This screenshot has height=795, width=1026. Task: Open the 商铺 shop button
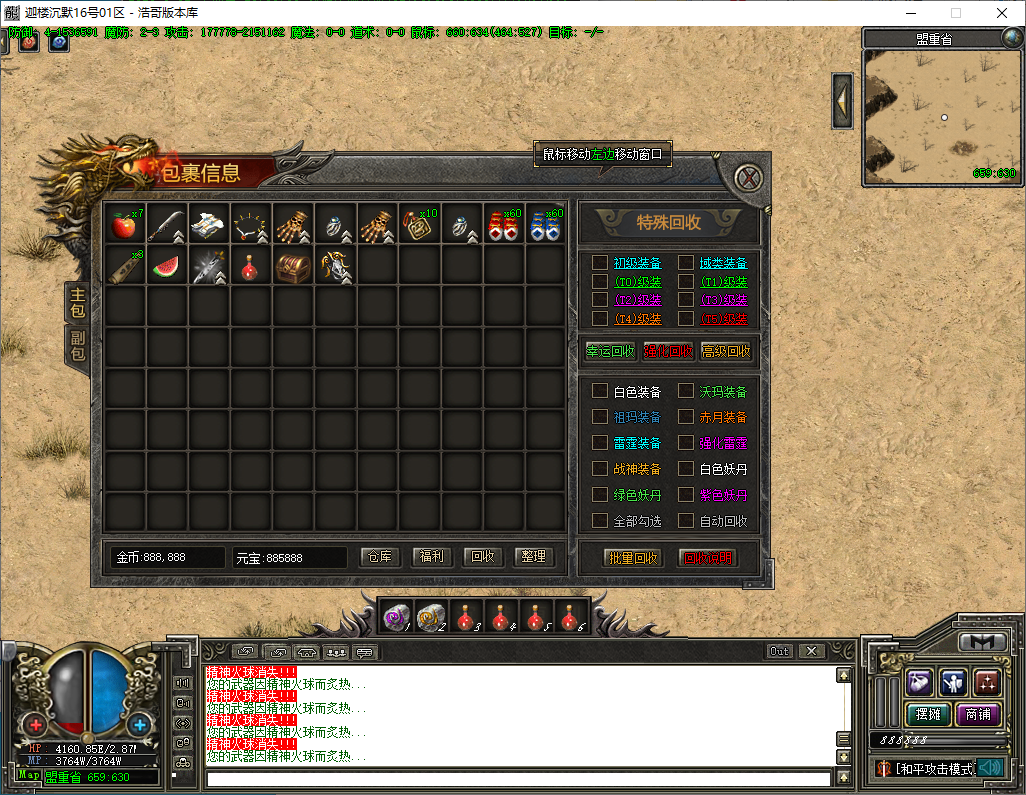coord(978,714)
